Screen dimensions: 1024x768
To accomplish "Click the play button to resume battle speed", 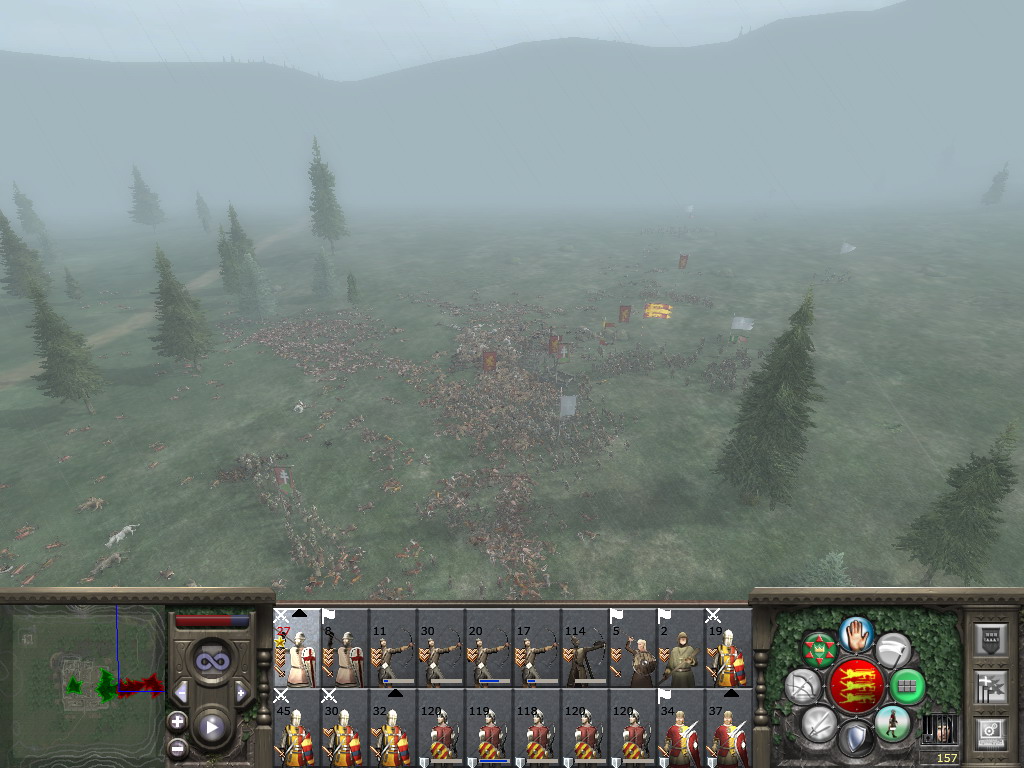I will coord(211,728).
